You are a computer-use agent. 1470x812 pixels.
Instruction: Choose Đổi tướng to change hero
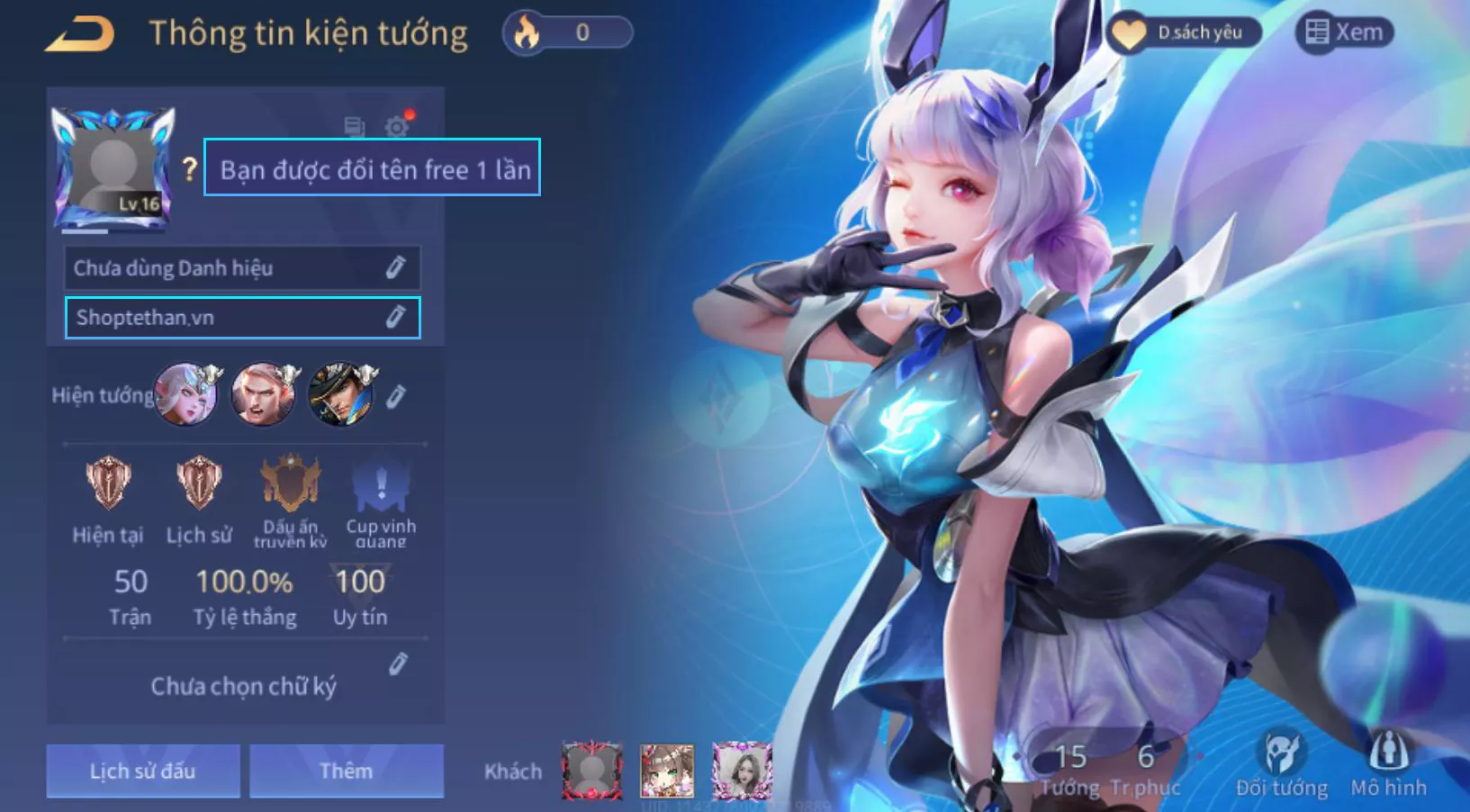point(1282,764)
